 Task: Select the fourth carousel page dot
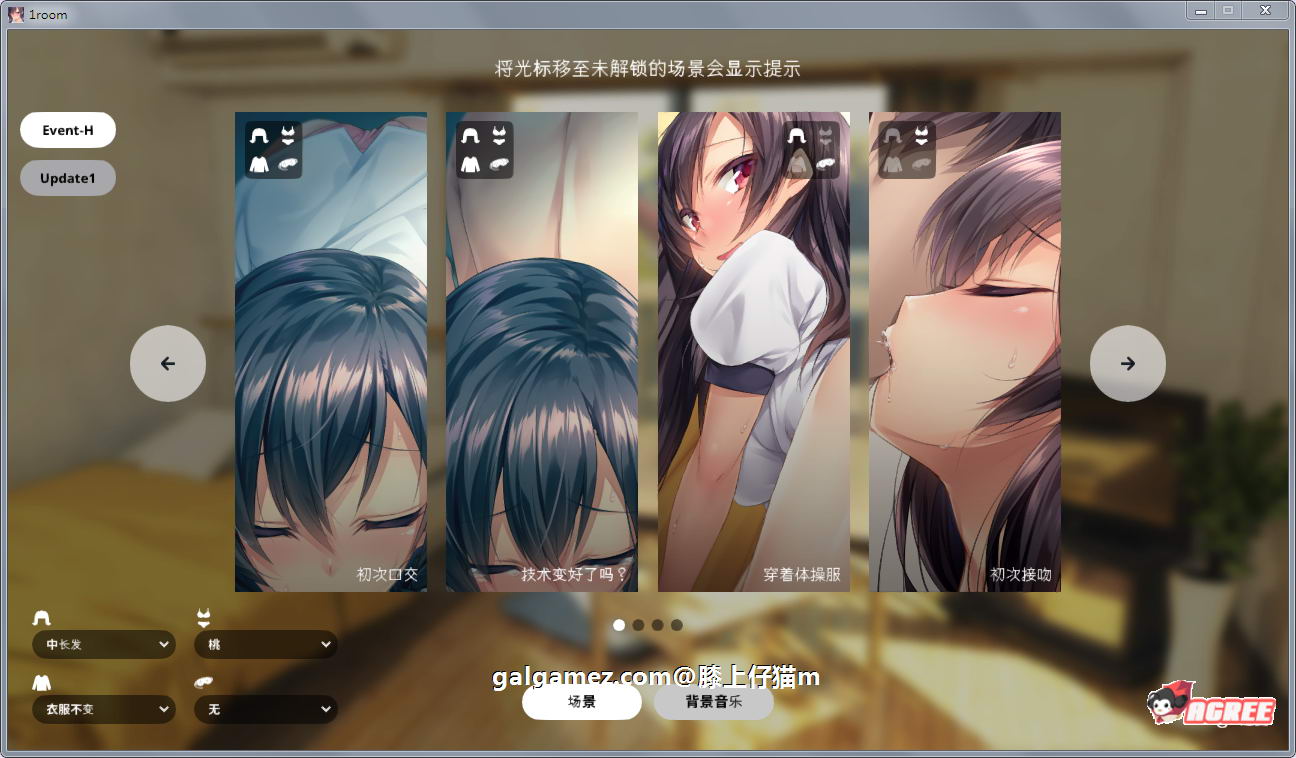tap(677, 625)
